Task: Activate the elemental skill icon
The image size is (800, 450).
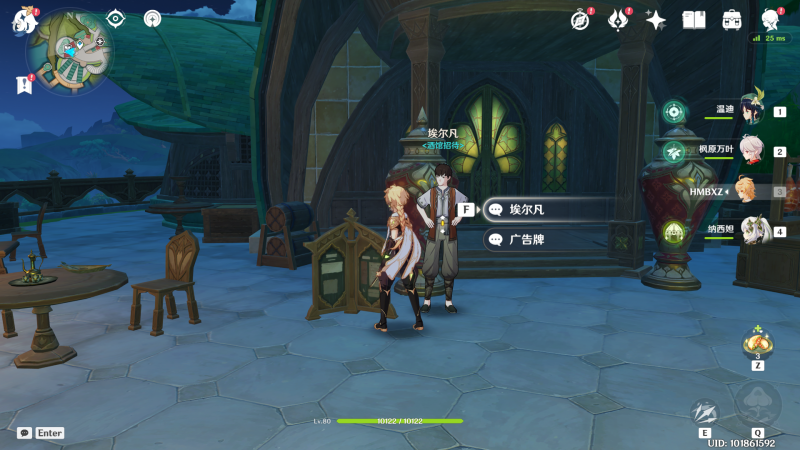Action: [705, 412]
